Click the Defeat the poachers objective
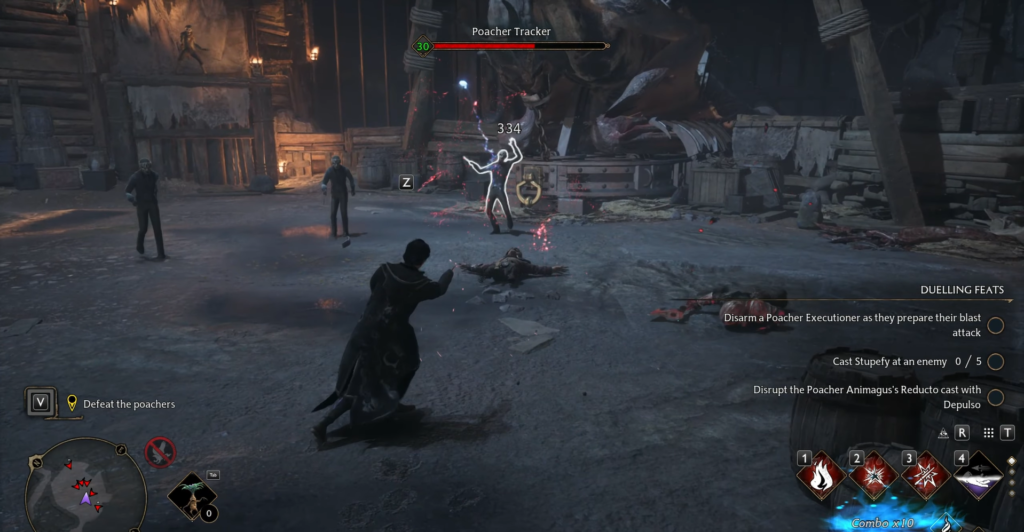The image size is (1024, 532). point(128,404)
